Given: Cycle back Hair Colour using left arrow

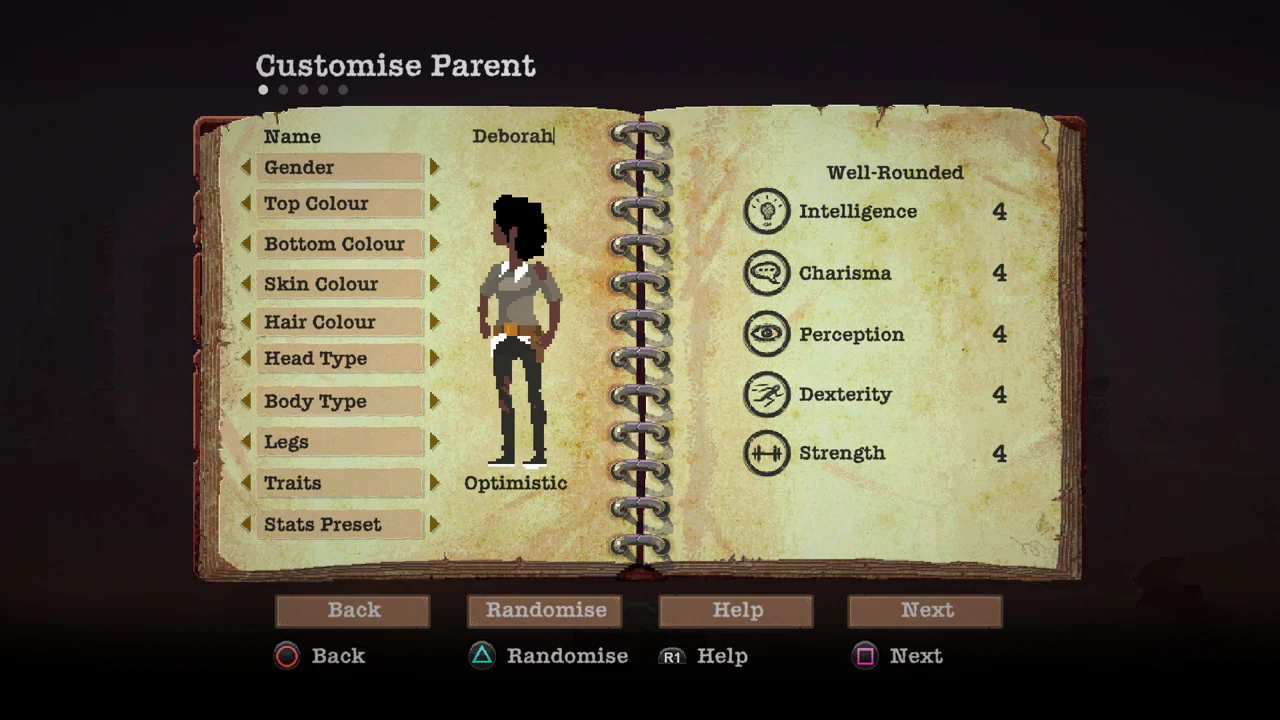Looking at the screenshot, I should click(247, 322).
